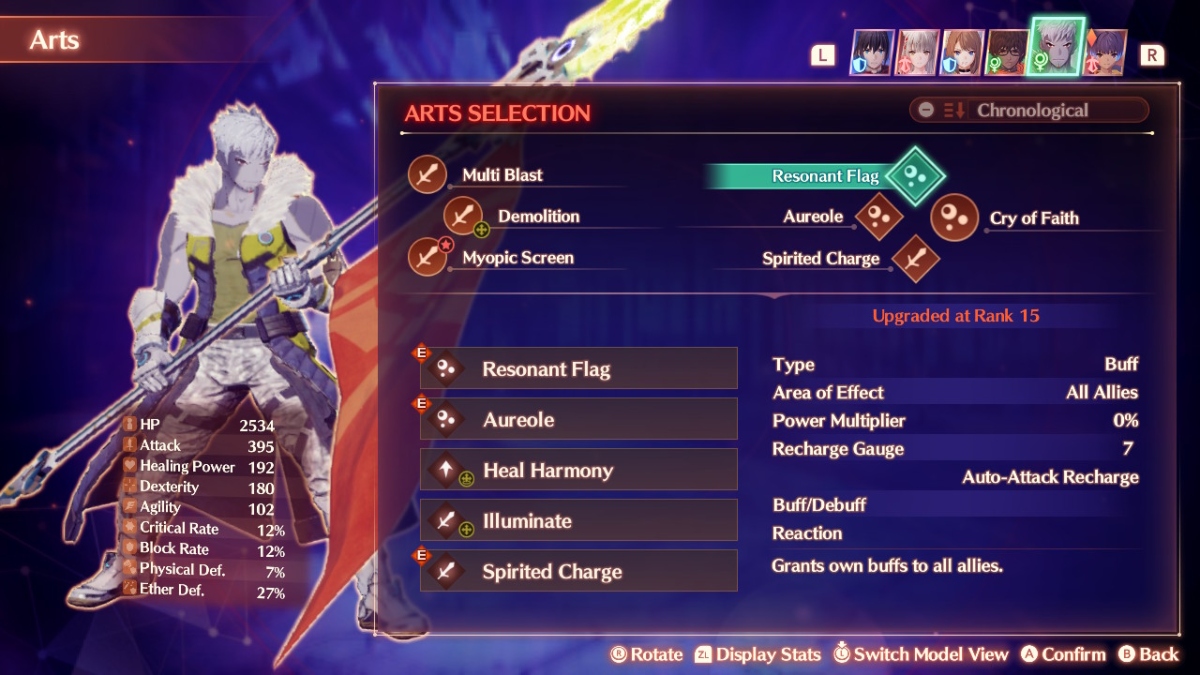
Task: Click the highlighted Resonant Flag diamond slot
Action: point(915,175)
